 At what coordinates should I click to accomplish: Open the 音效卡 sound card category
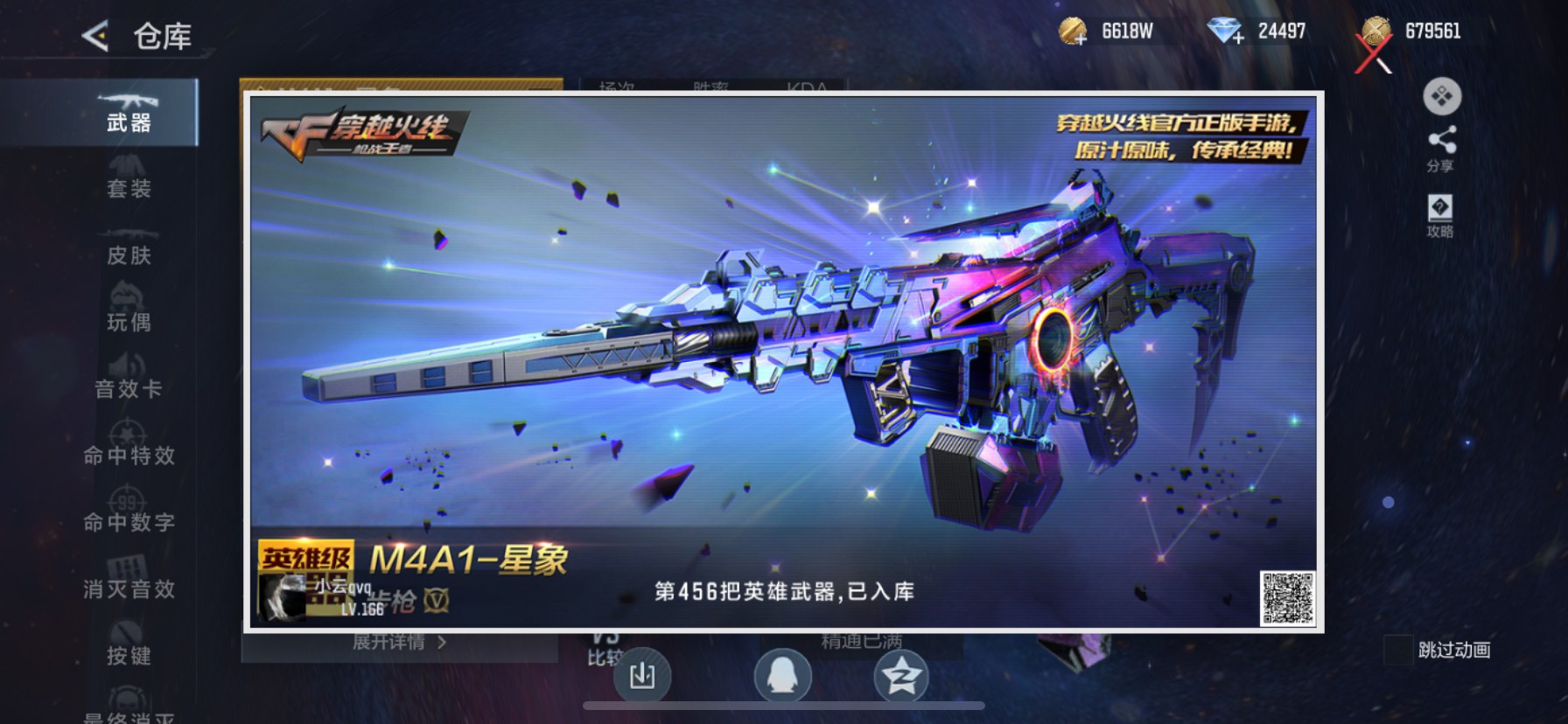(x=129, y=378)
